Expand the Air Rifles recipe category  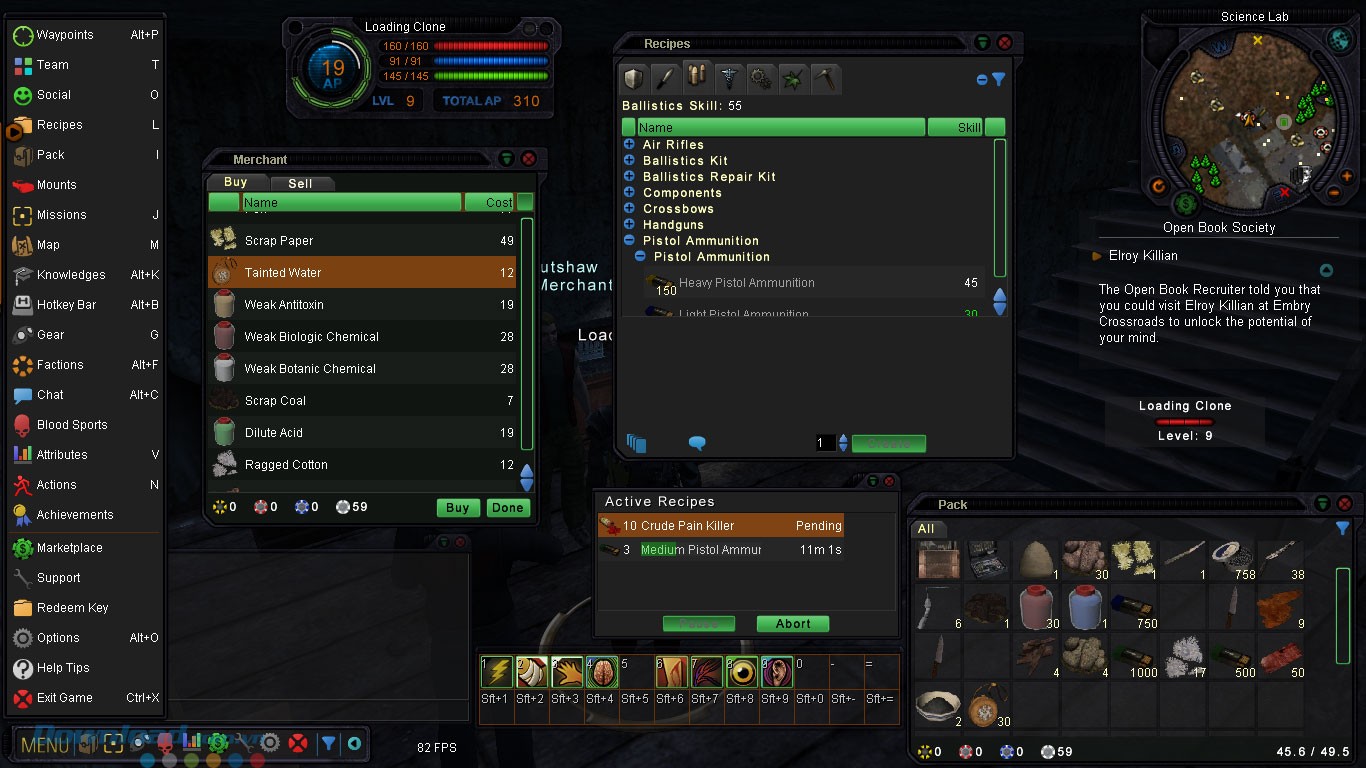coord(629,145)
